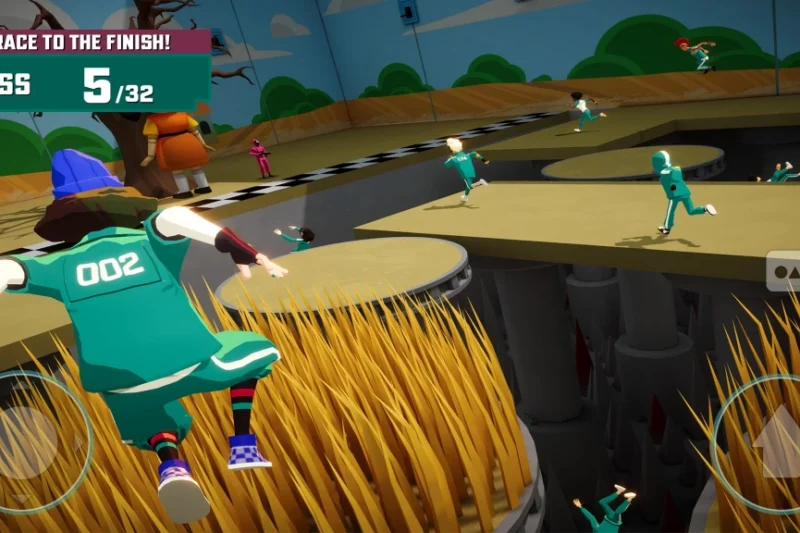Open the circle-triangle shapes menu button
The image size is (800, 533).
(x=785, y=271)
